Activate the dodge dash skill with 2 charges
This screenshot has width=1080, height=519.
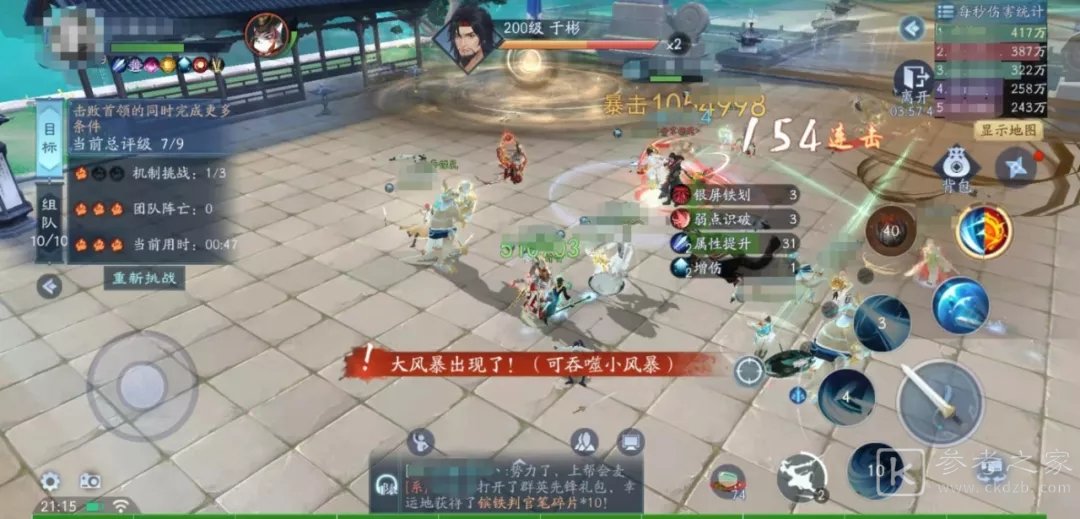(801, 477)
